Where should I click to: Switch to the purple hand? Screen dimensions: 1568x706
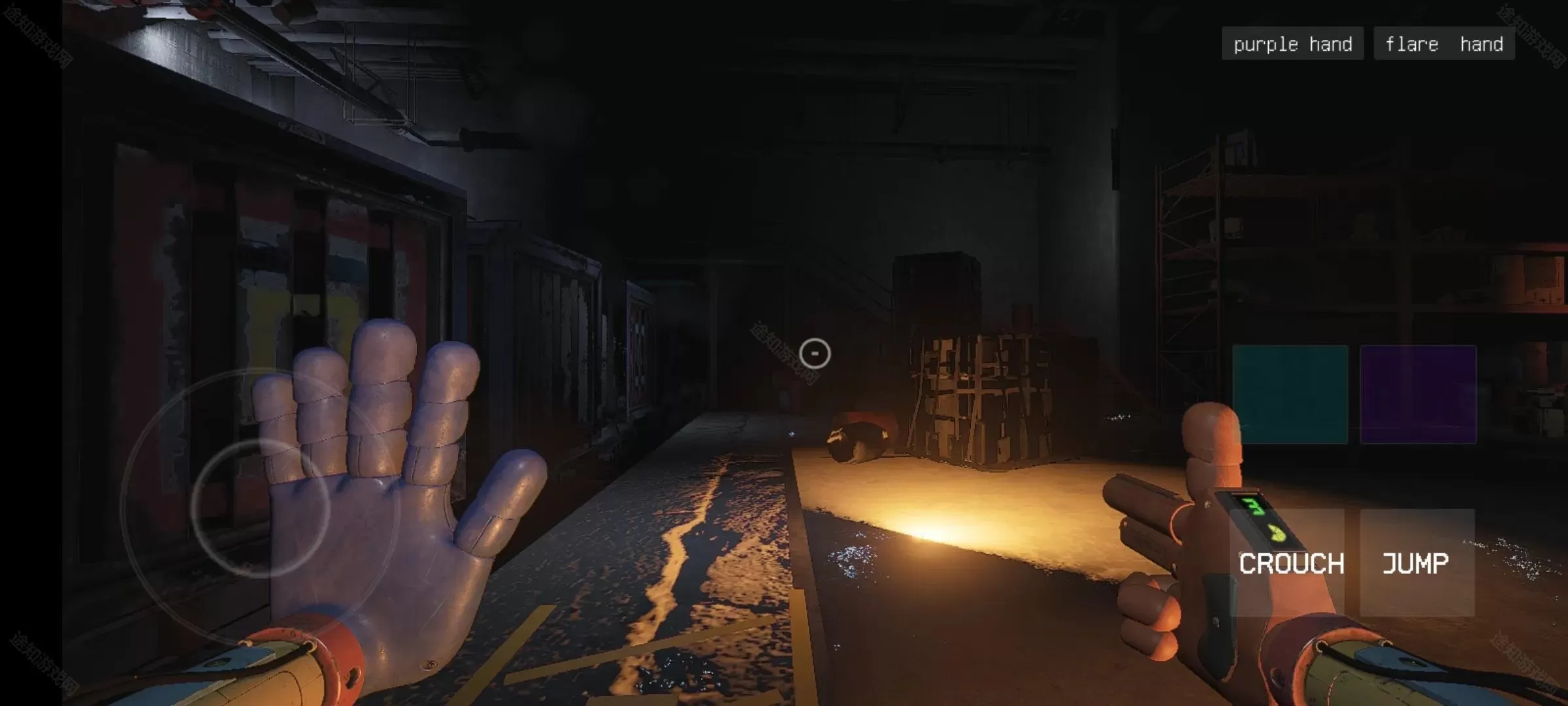click(1292, 44)
